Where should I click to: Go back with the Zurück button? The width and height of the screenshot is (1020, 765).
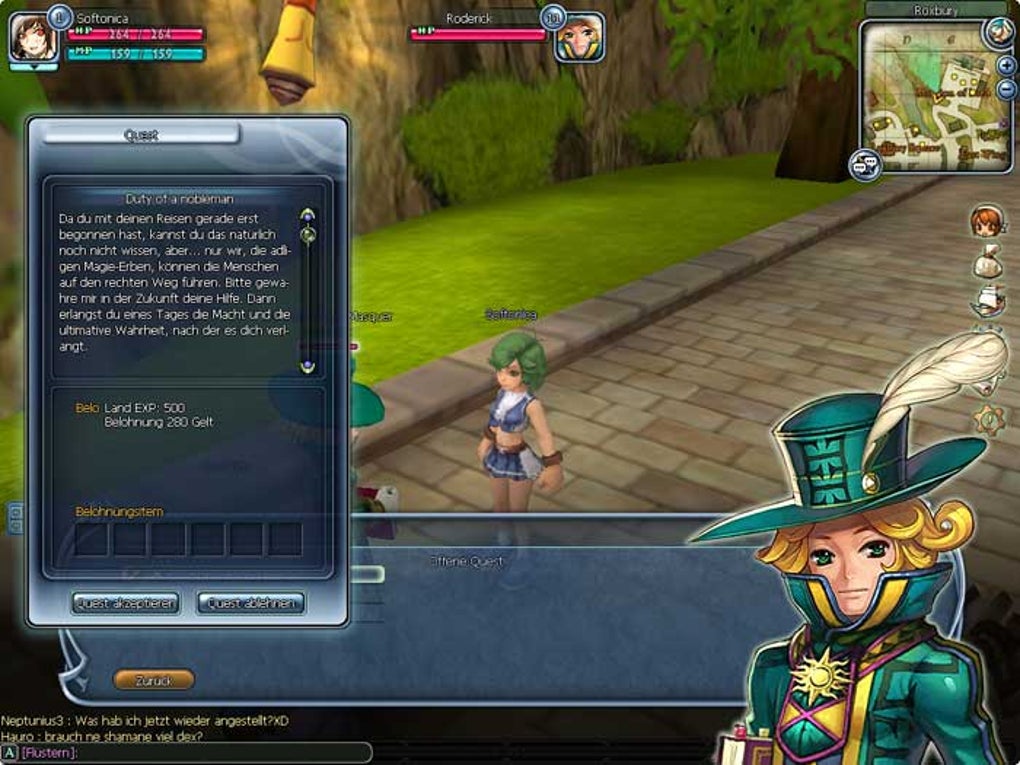point(153,680)
